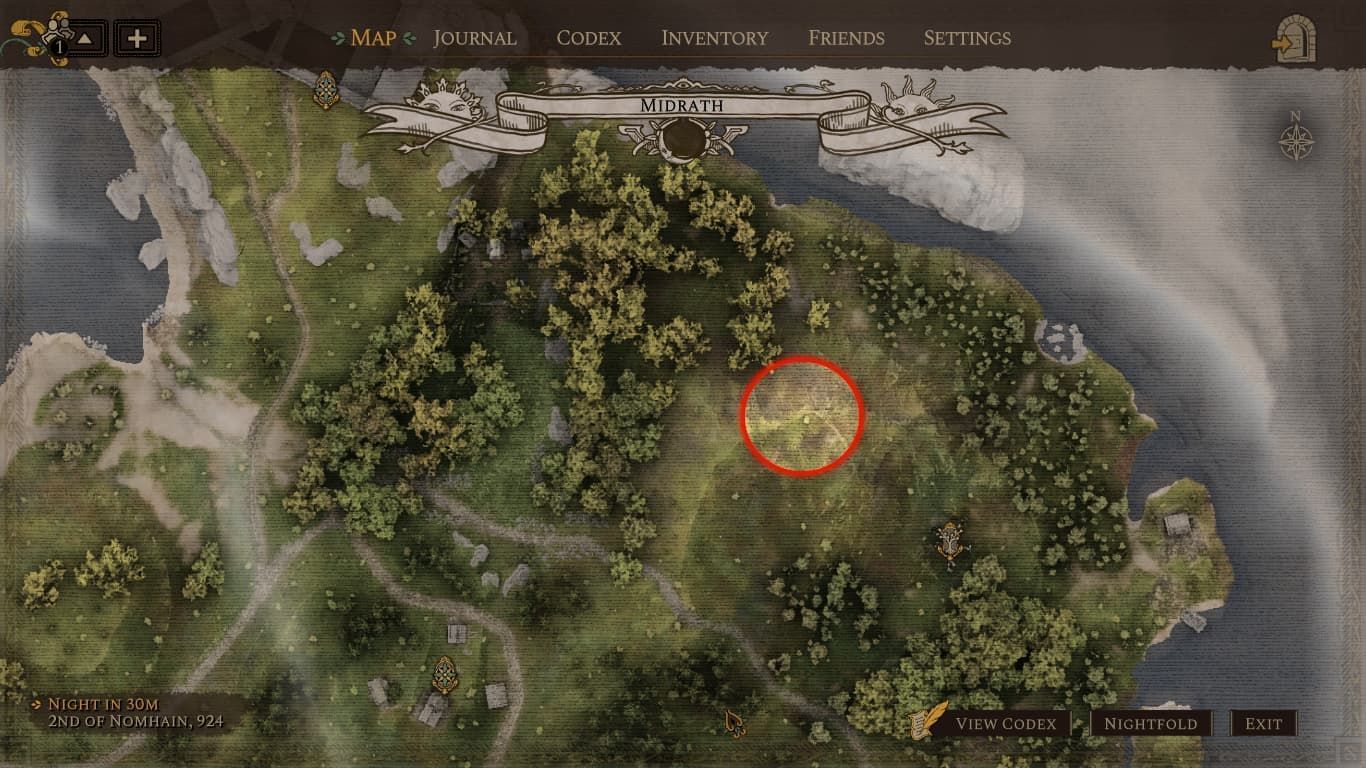Switch to the Journal tab
This screenshot has width=1366, height=768.
(x=474, y=38)
